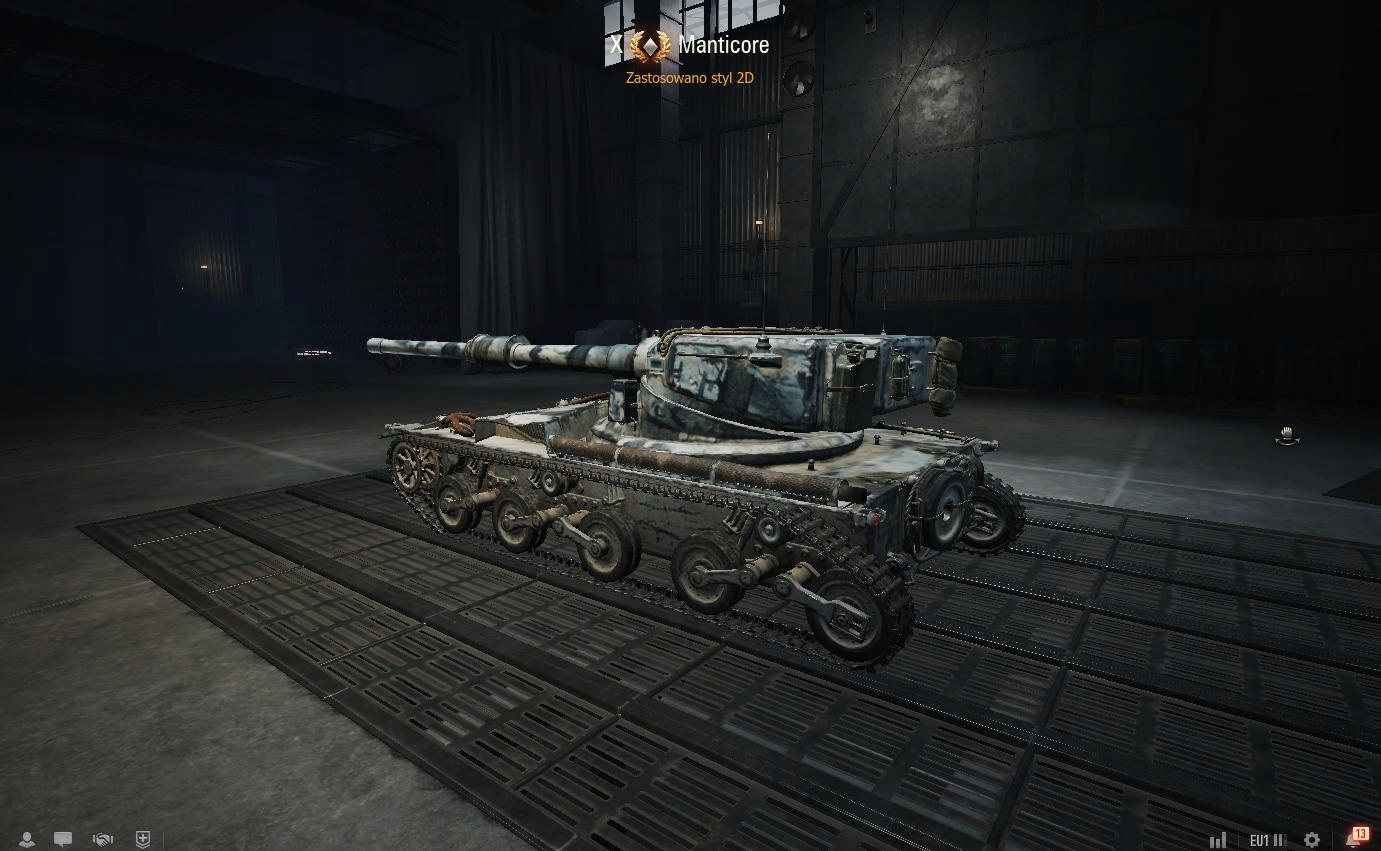Viewport: 1381px width, 851px height.
Task: Open the shield with cross icon
Action: pyautogui.click(x=143, y=840)
